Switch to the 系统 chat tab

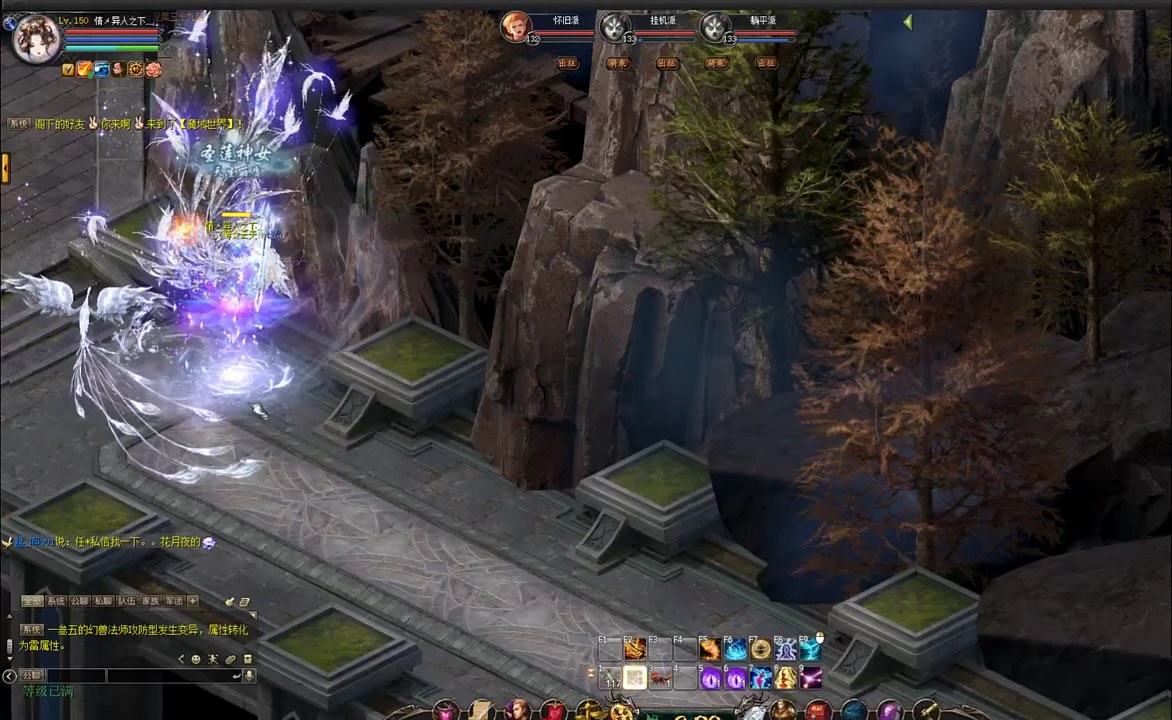click(56, 601)
